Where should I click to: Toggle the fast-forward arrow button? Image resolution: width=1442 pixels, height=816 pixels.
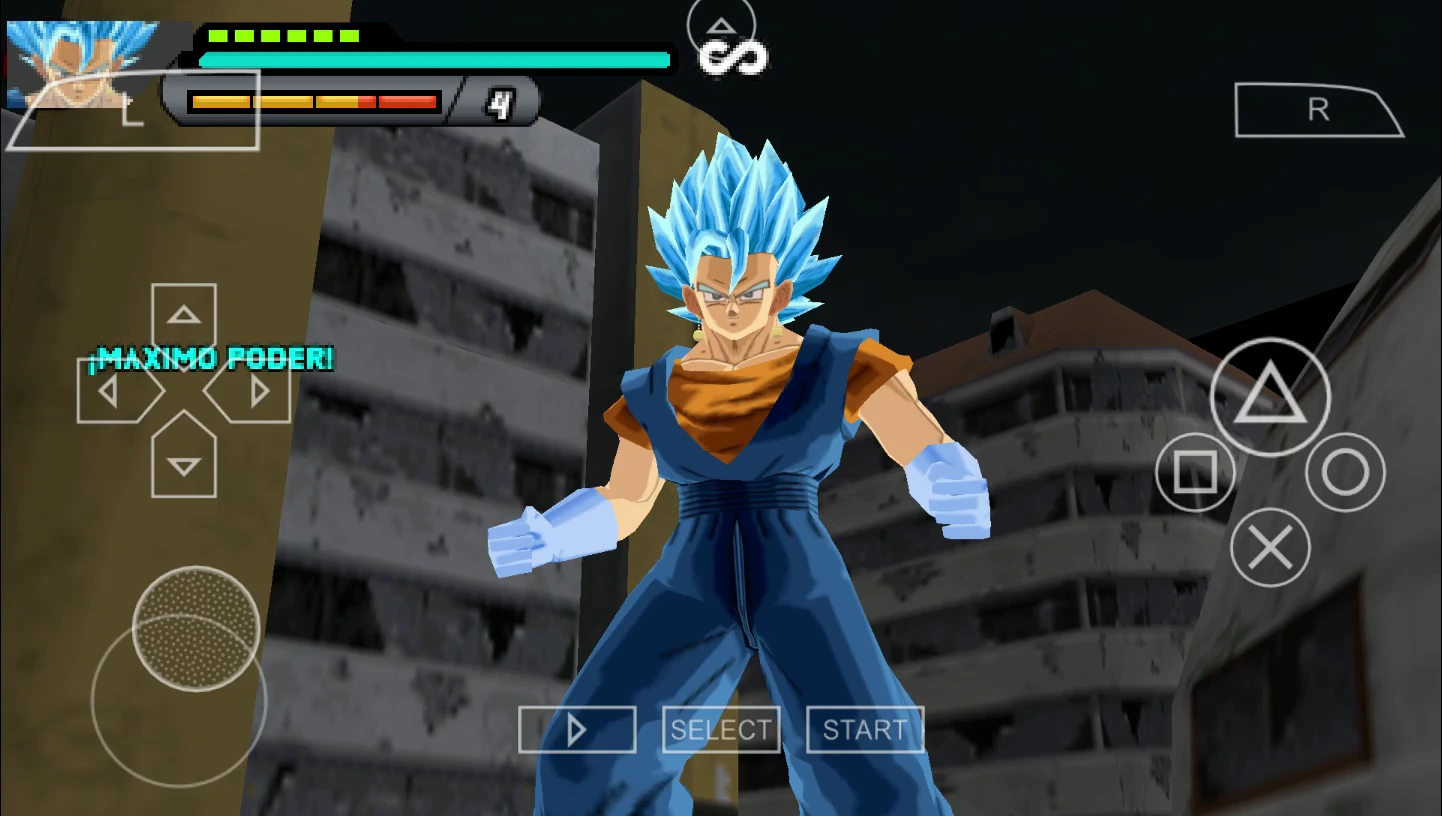[x=577, y=729]
